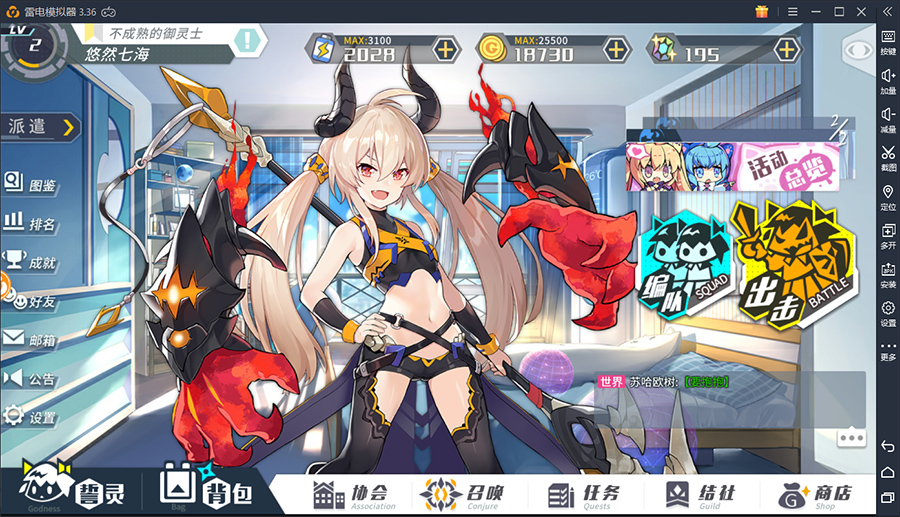Check the 邮箱 mailbox
Viewport: 900px width, 517px height.
(x=30, y=339)
